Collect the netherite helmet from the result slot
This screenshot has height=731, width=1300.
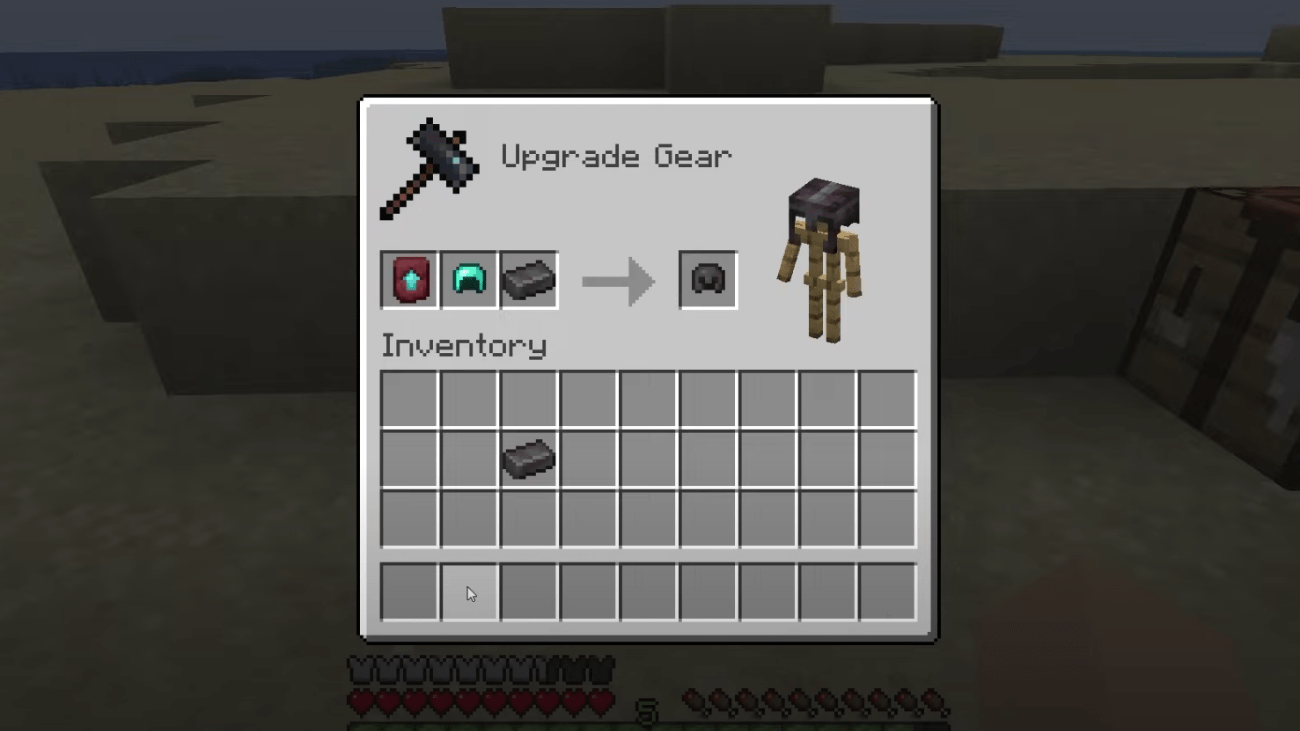coord(708,279)
